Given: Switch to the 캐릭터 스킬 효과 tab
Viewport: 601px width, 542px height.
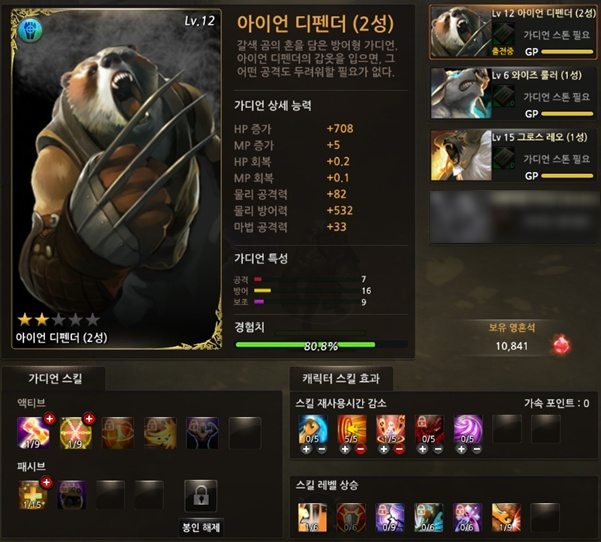Looking at the screenshot, I should [341, 378].
